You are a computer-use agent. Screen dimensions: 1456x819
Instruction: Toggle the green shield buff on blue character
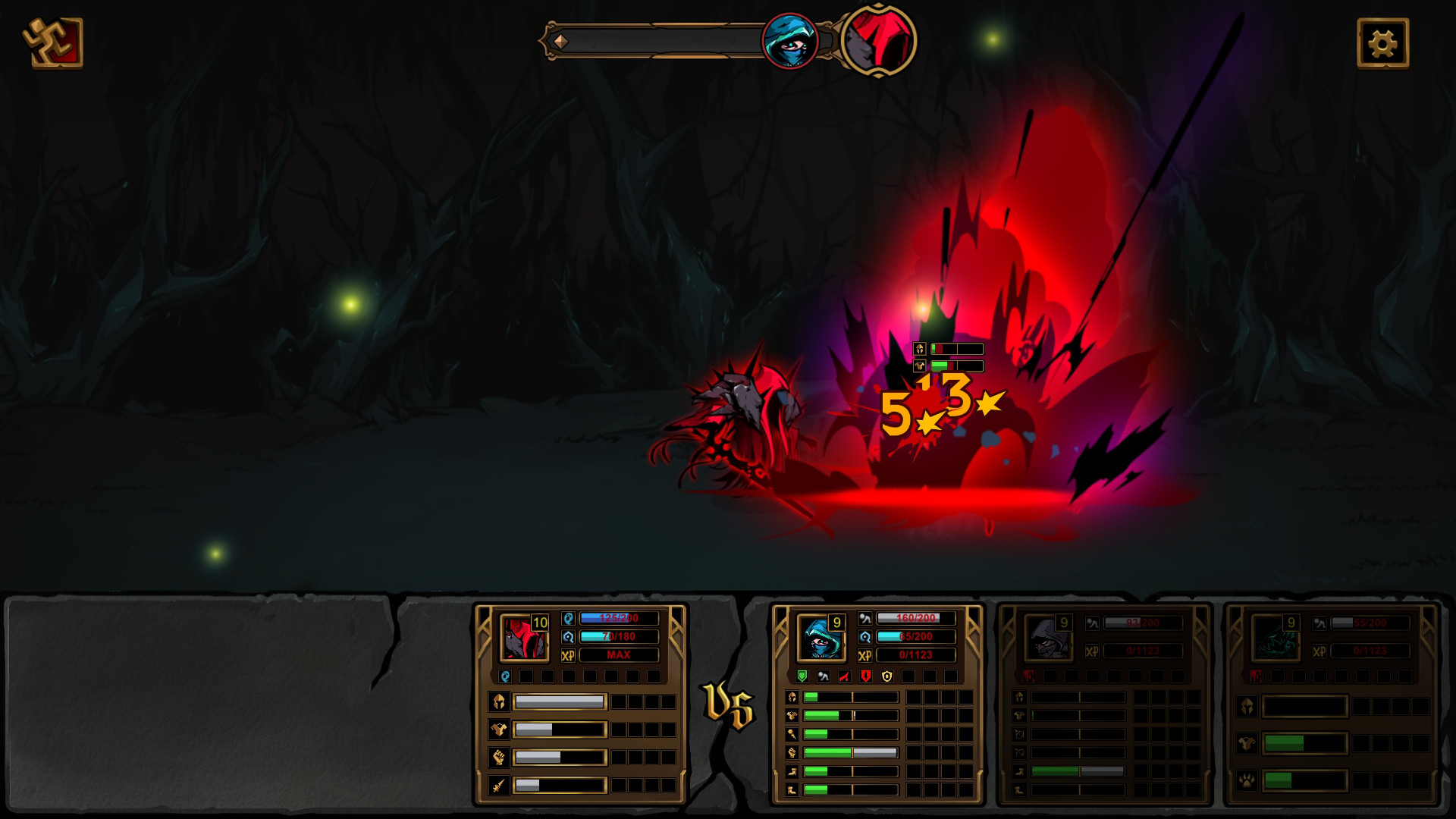(802, 676)
